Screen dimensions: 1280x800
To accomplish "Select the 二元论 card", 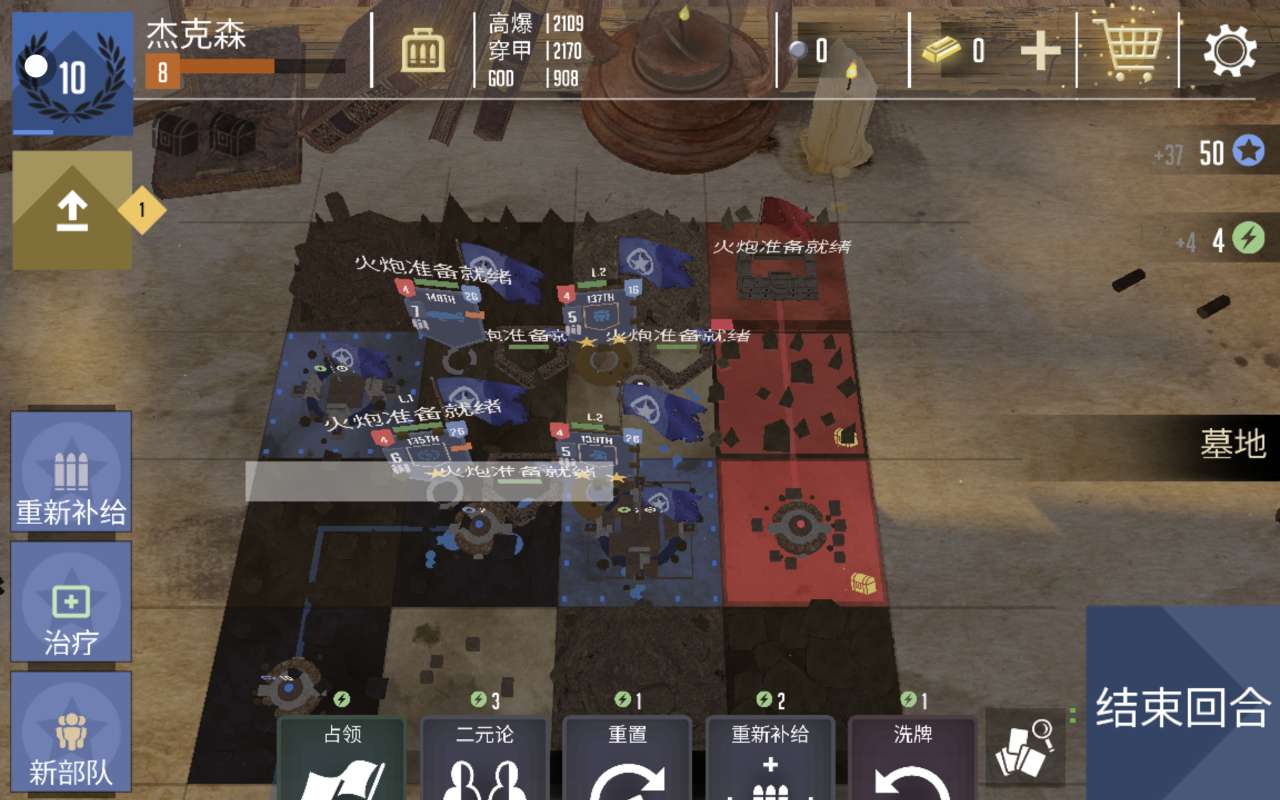I will [x=485, y=760].
